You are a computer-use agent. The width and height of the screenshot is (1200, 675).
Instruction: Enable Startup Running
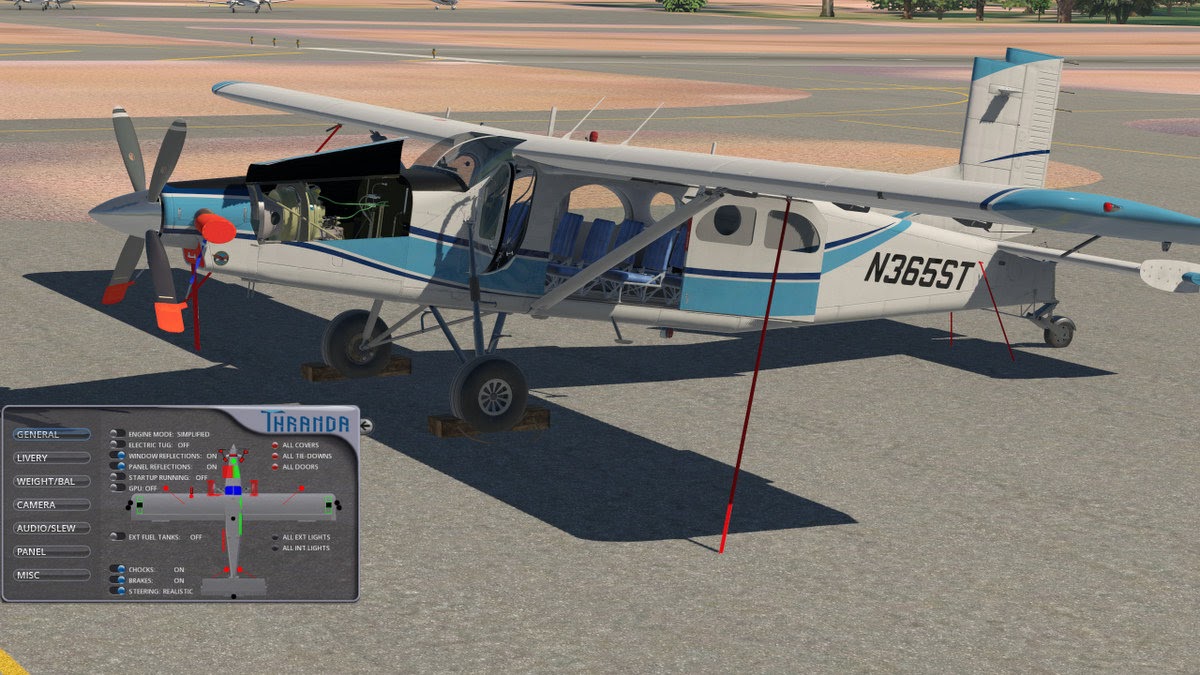pos(119,478)
